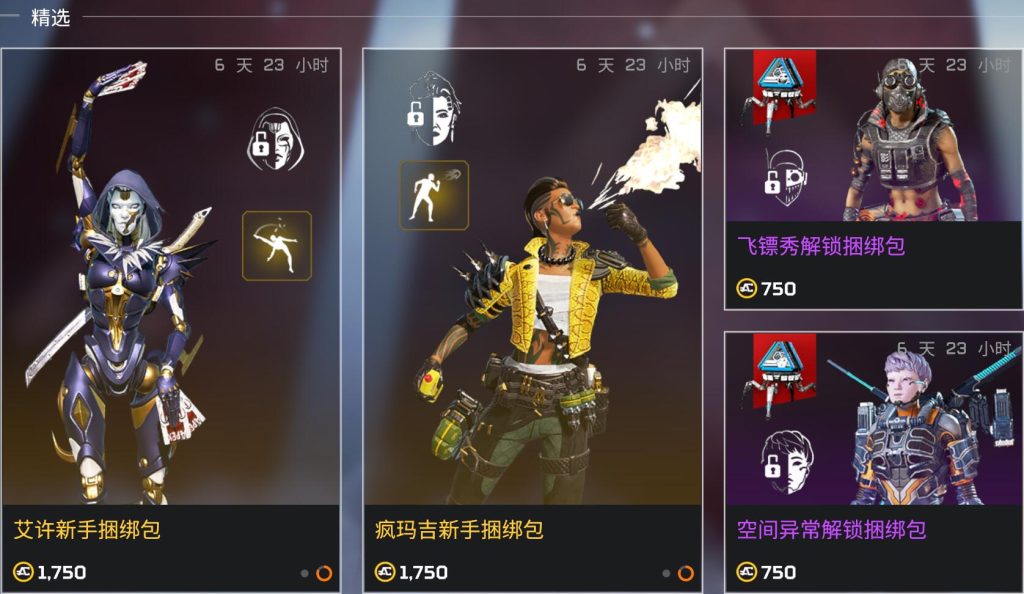View the Ash emote pose icon

pos(277,246)
